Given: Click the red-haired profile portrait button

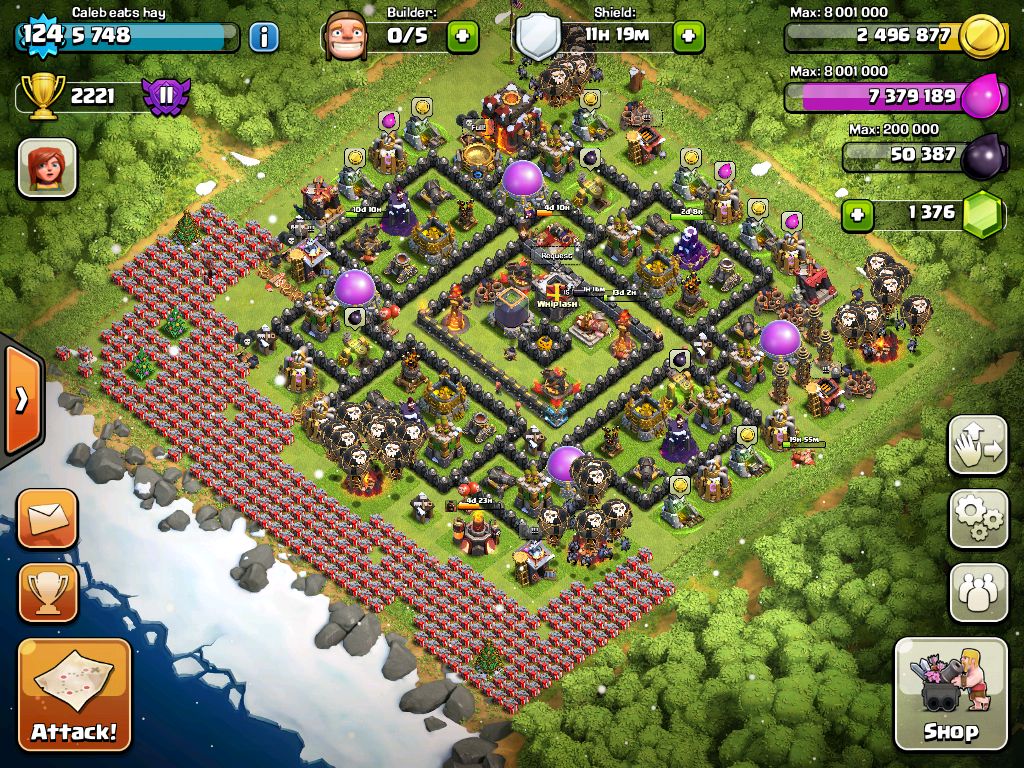Looking at the screenshot, I should pyautogui.click(x=47, y=167).
